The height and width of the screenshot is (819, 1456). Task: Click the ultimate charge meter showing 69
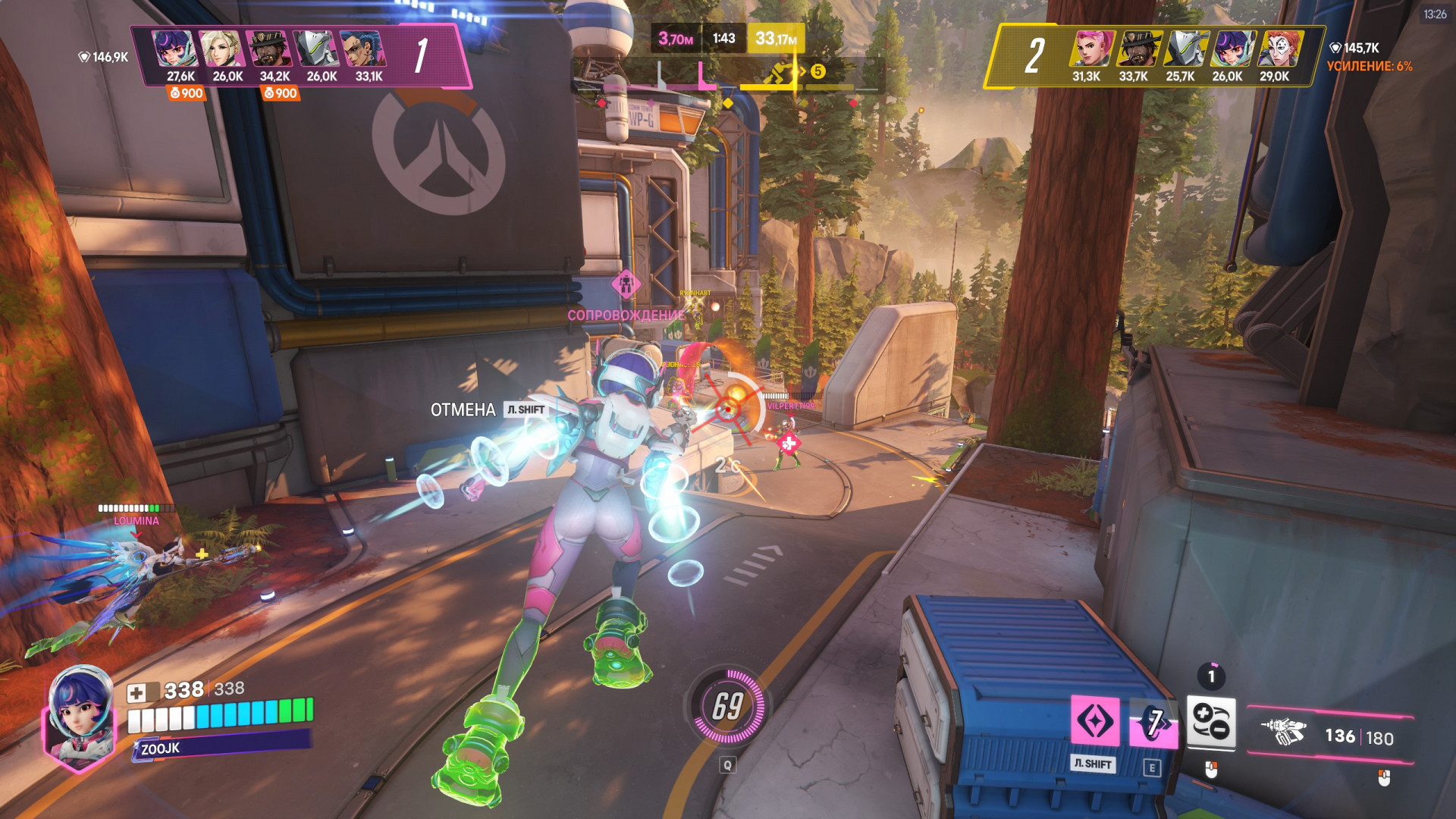pos(728,706)
